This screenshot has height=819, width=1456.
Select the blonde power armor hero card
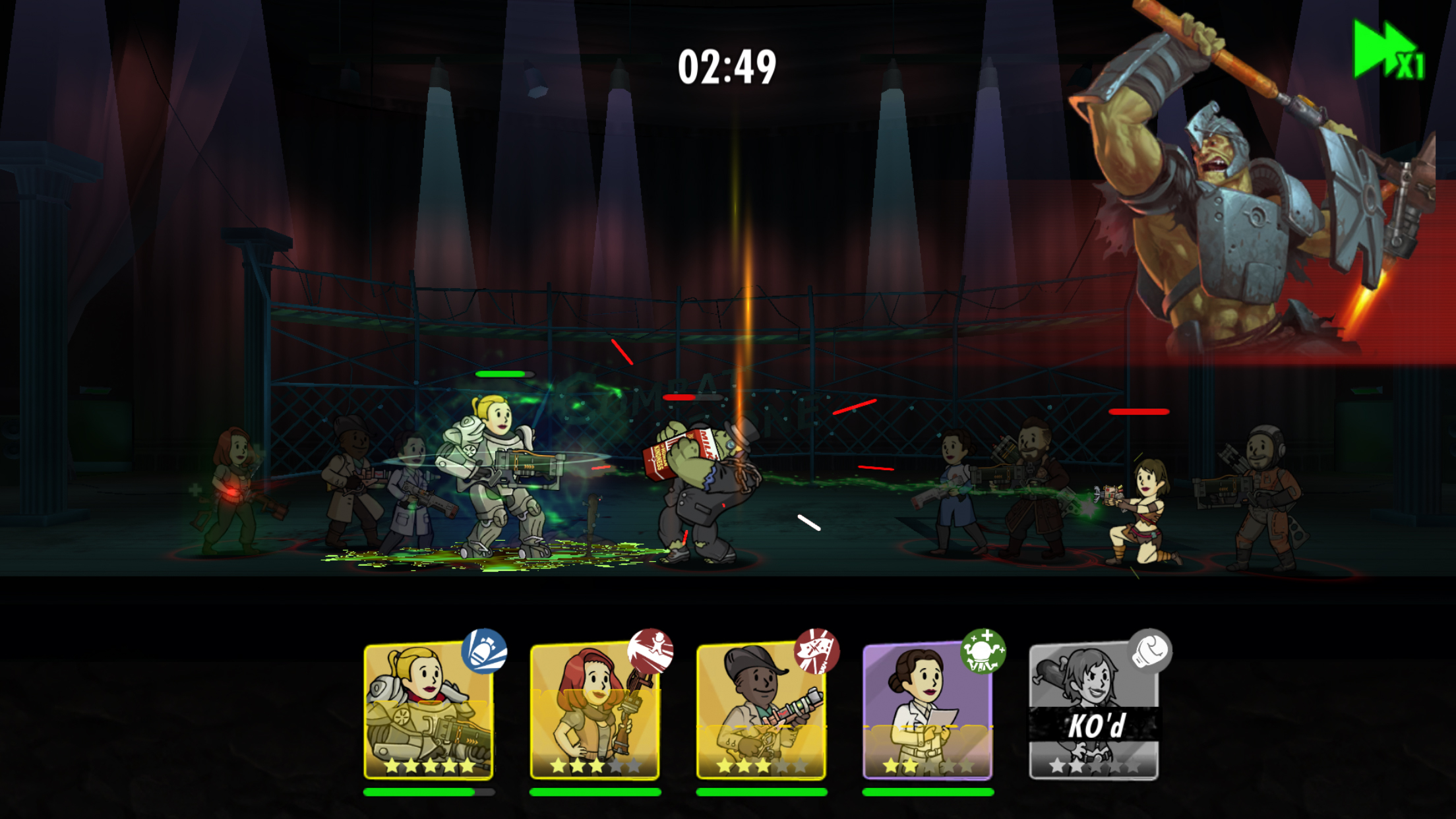(429, 711)
